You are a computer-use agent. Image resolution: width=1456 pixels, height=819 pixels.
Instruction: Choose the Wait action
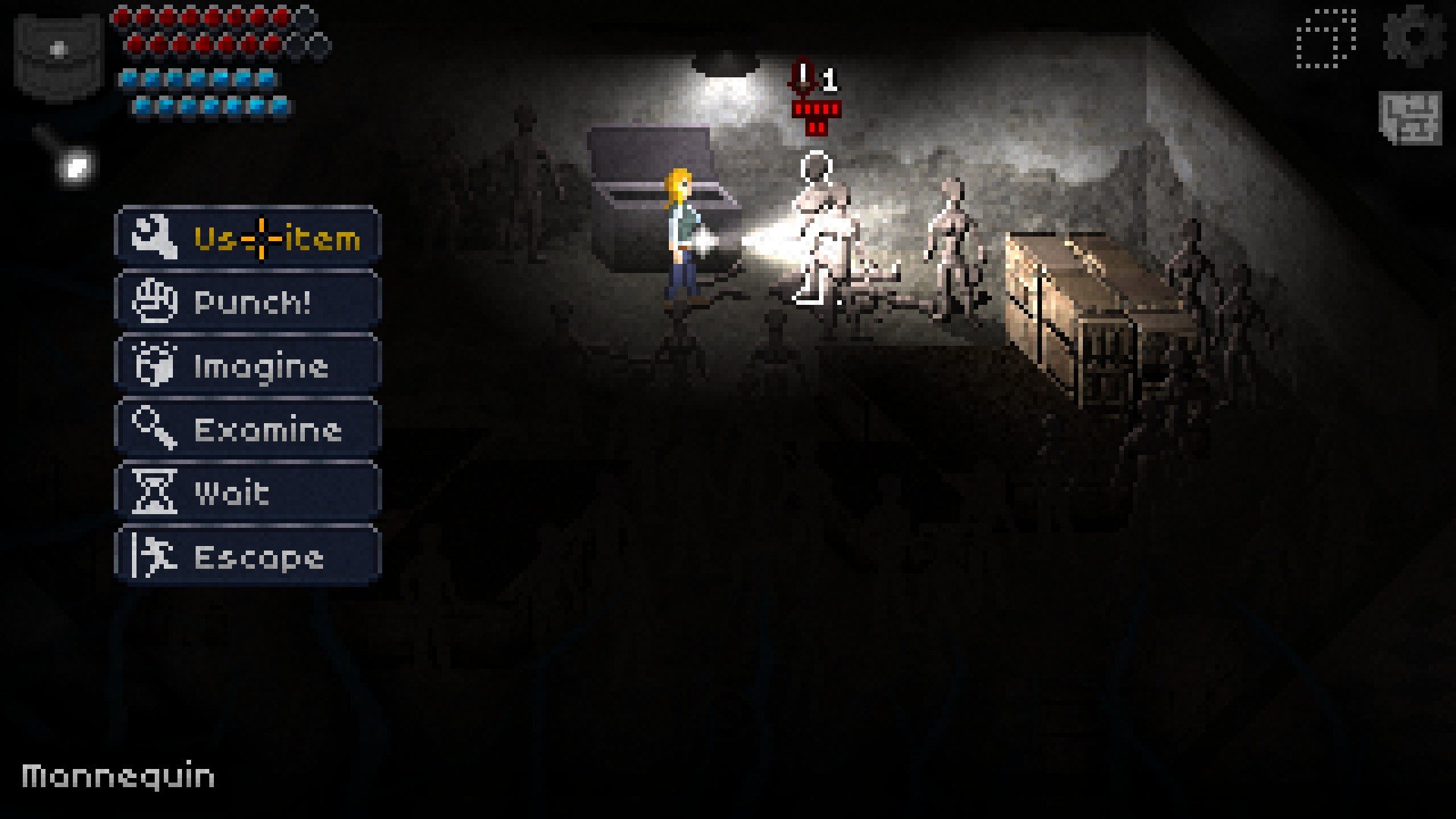247,493
